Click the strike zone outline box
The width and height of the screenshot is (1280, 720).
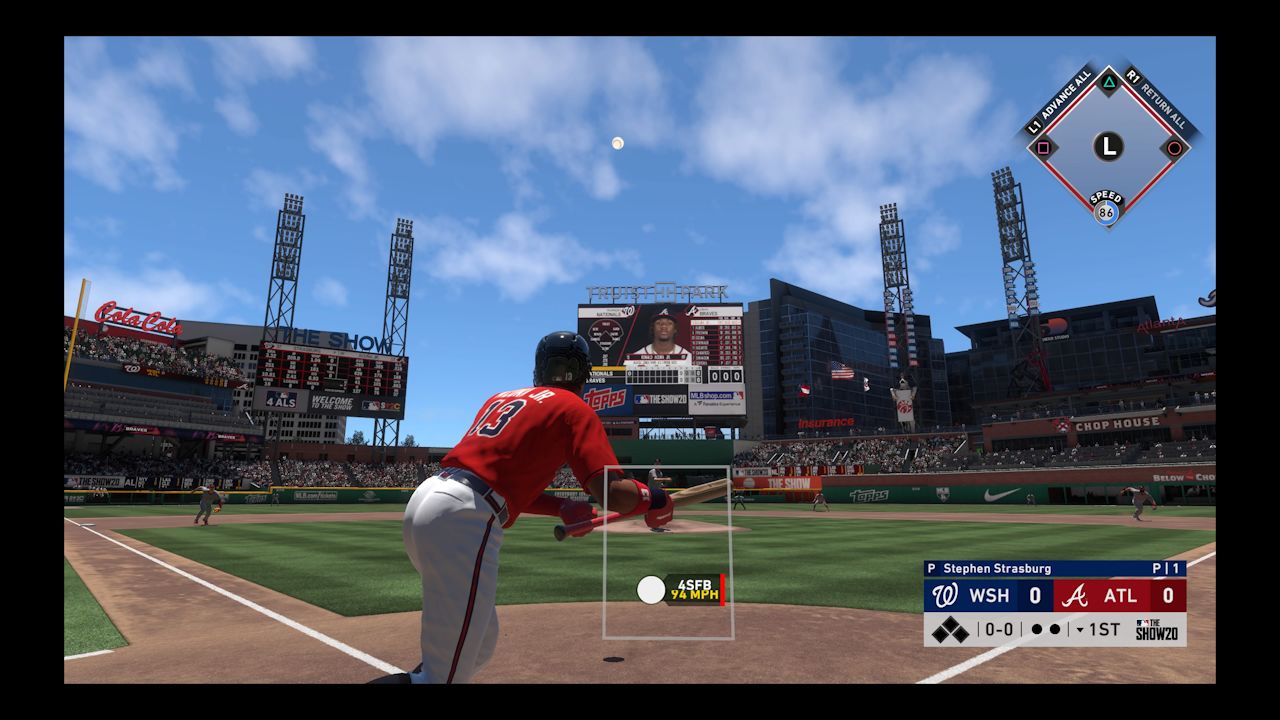[x=668, y=552]
